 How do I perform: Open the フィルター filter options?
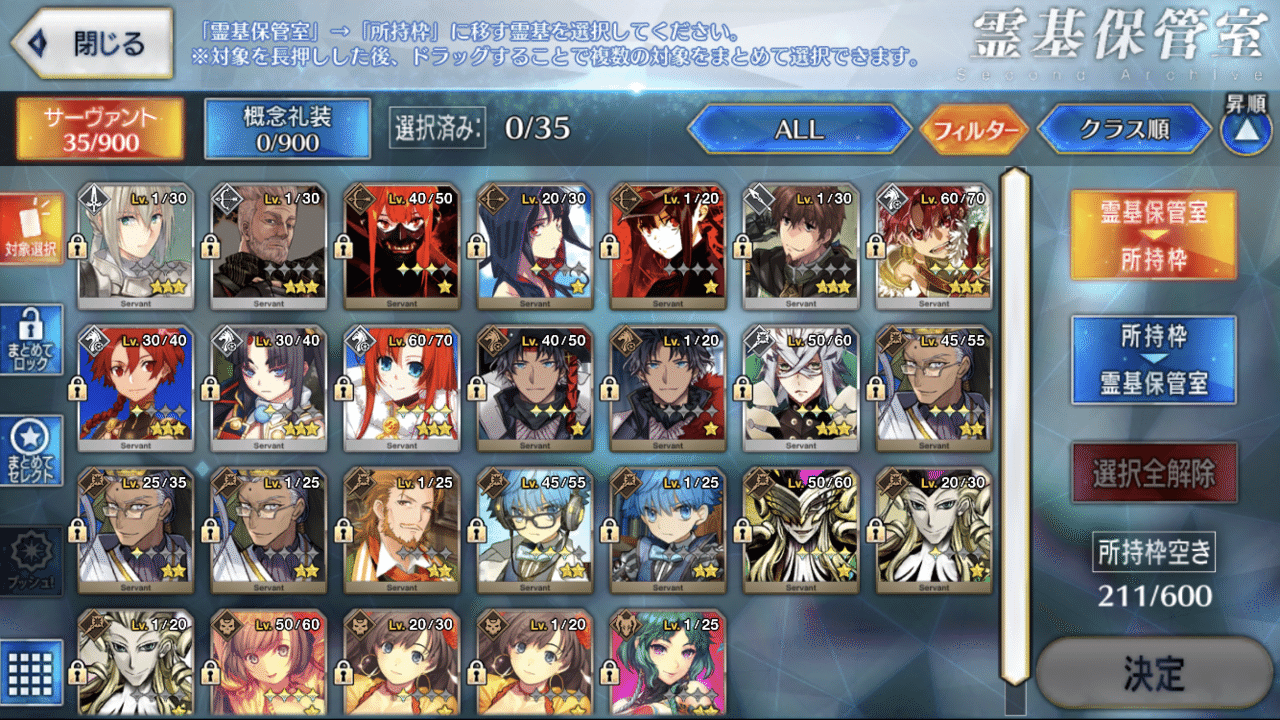click(x=974, y=131)
